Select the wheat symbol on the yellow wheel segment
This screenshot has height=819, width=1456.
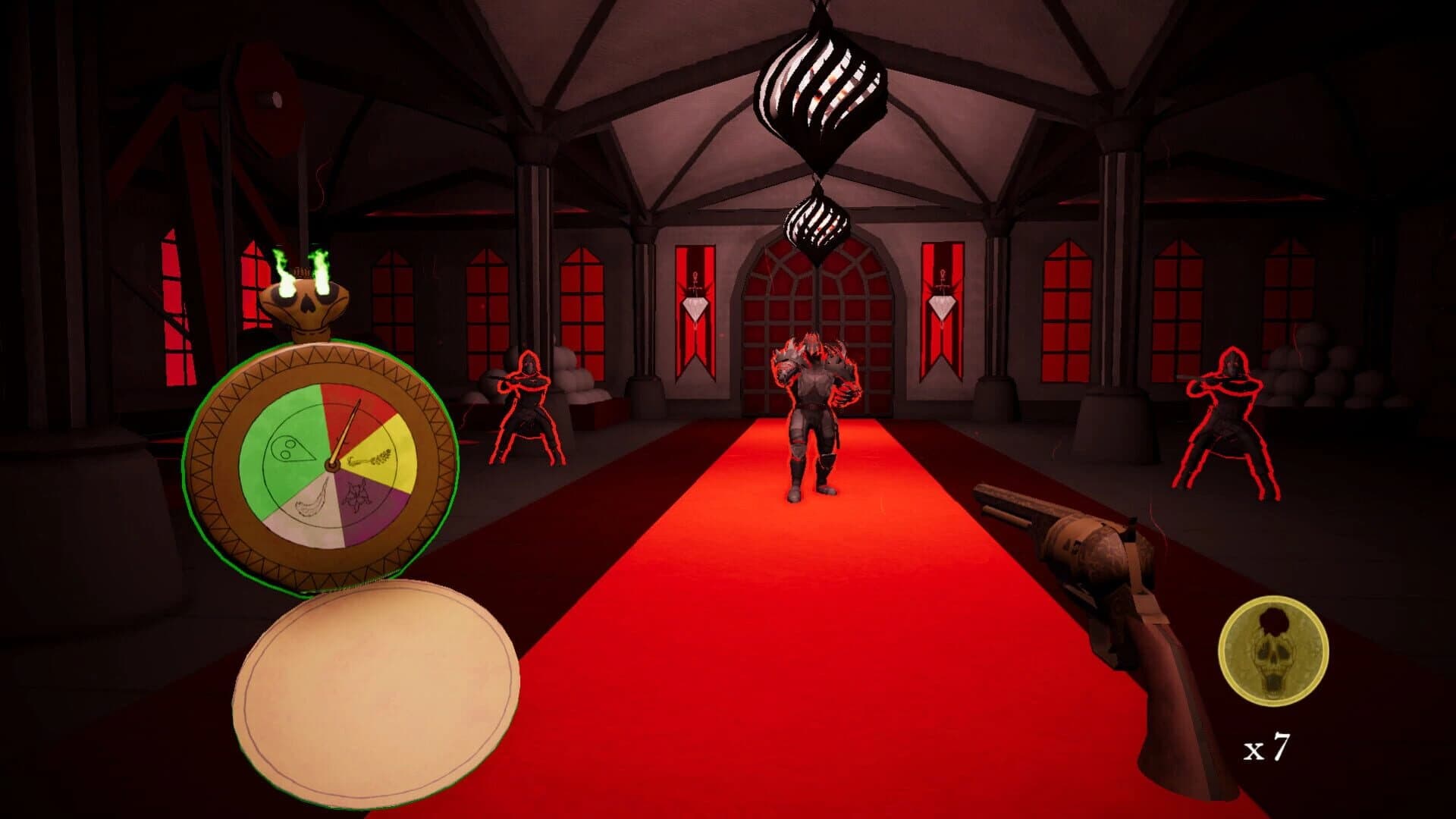click(369, 458)
